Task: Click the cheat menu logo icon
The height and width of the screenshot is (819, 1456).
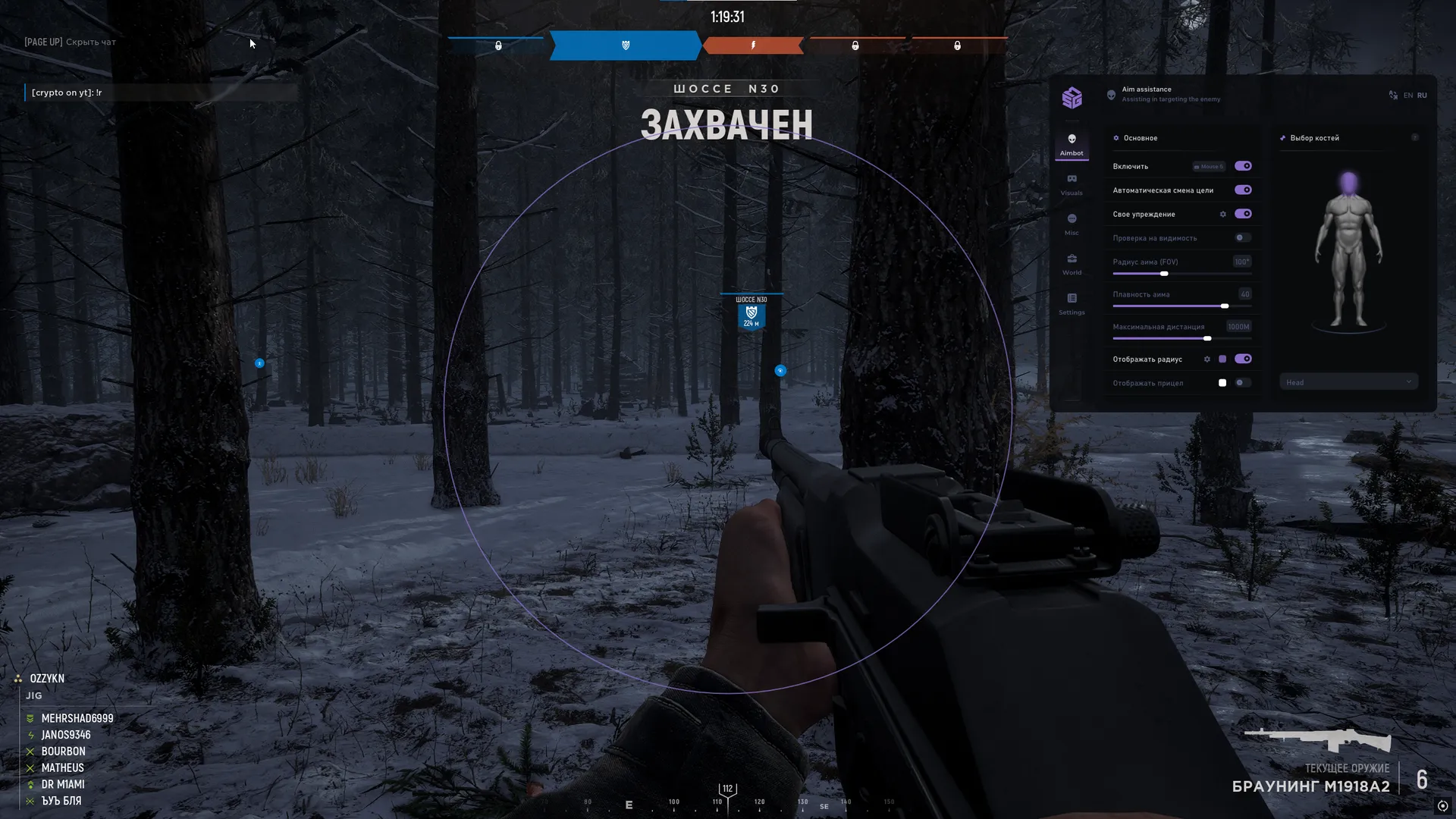Action: [1072, 97]
